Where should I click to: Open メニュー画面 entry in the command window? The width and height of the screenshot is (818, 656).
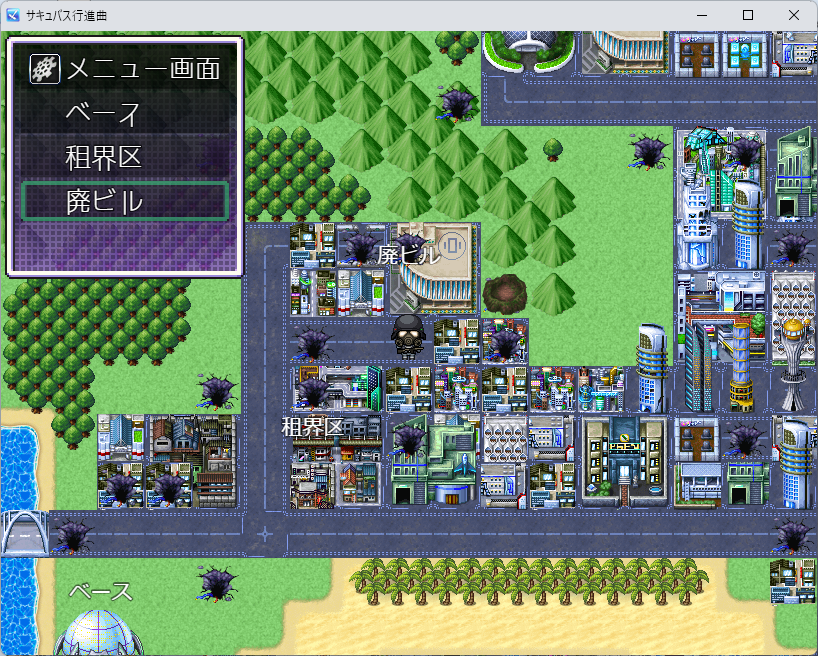(126, 69)
